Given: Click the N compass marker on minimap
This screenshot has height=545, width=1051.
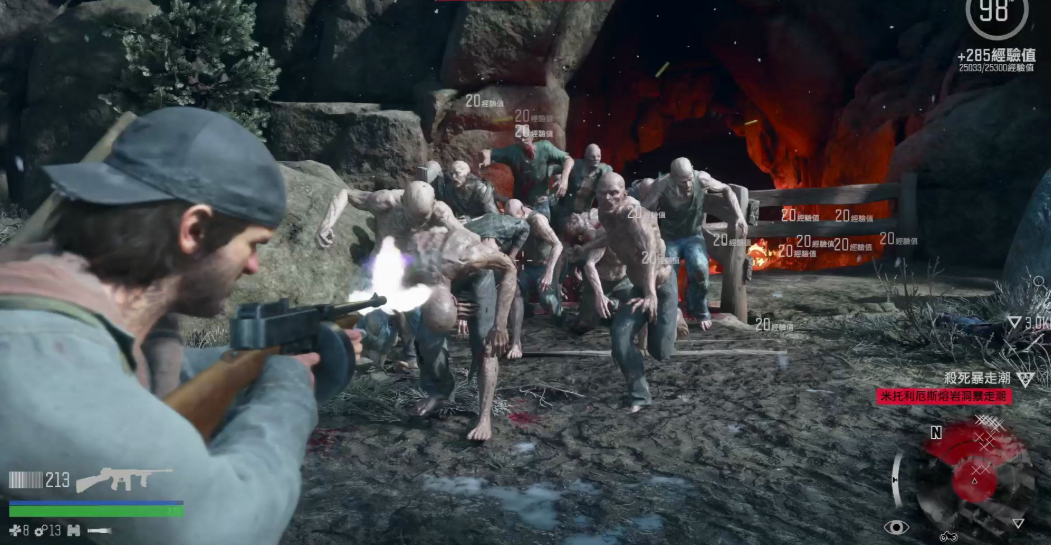Looking at the screenshot, I should (936, 433).
